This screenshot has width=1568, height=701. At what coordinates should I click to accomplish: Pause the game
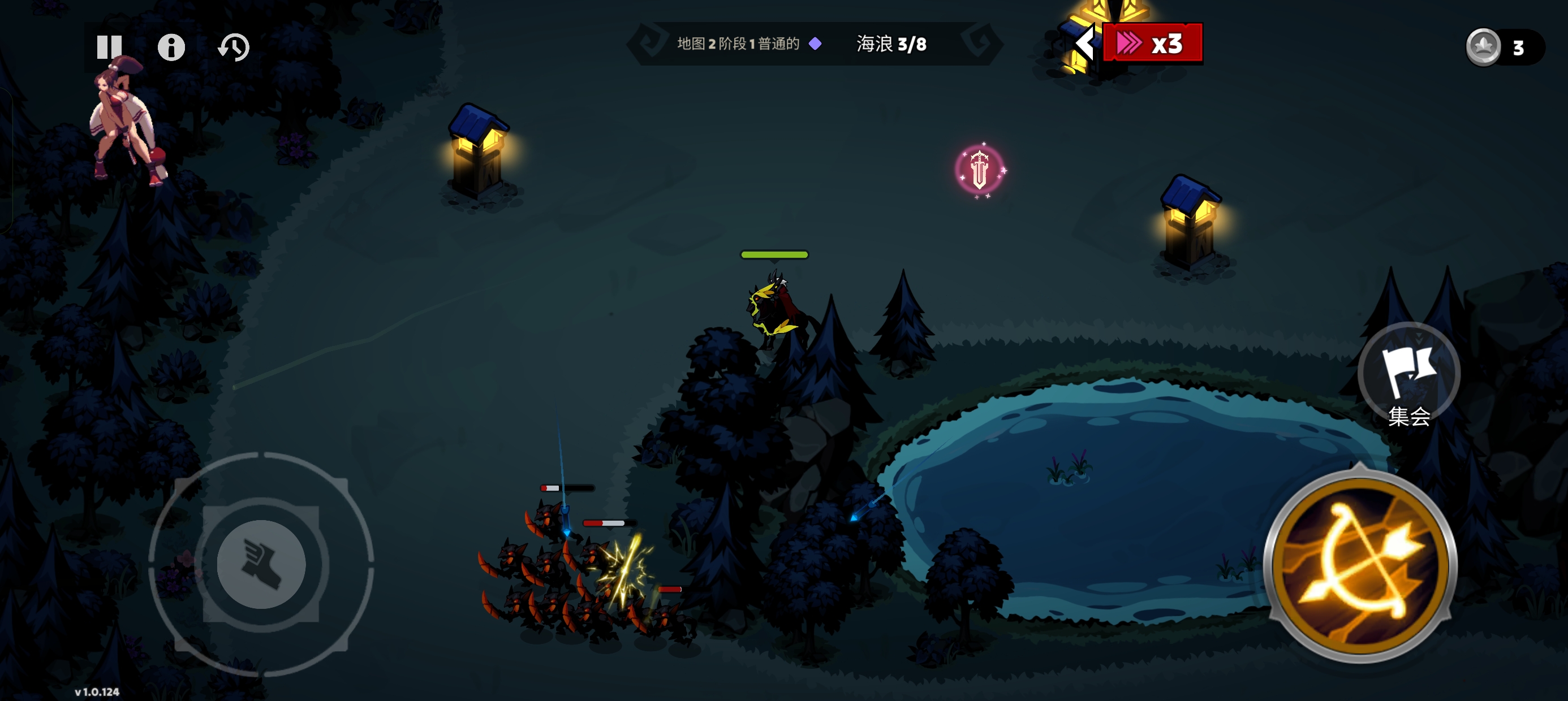[x=110, y=46]
